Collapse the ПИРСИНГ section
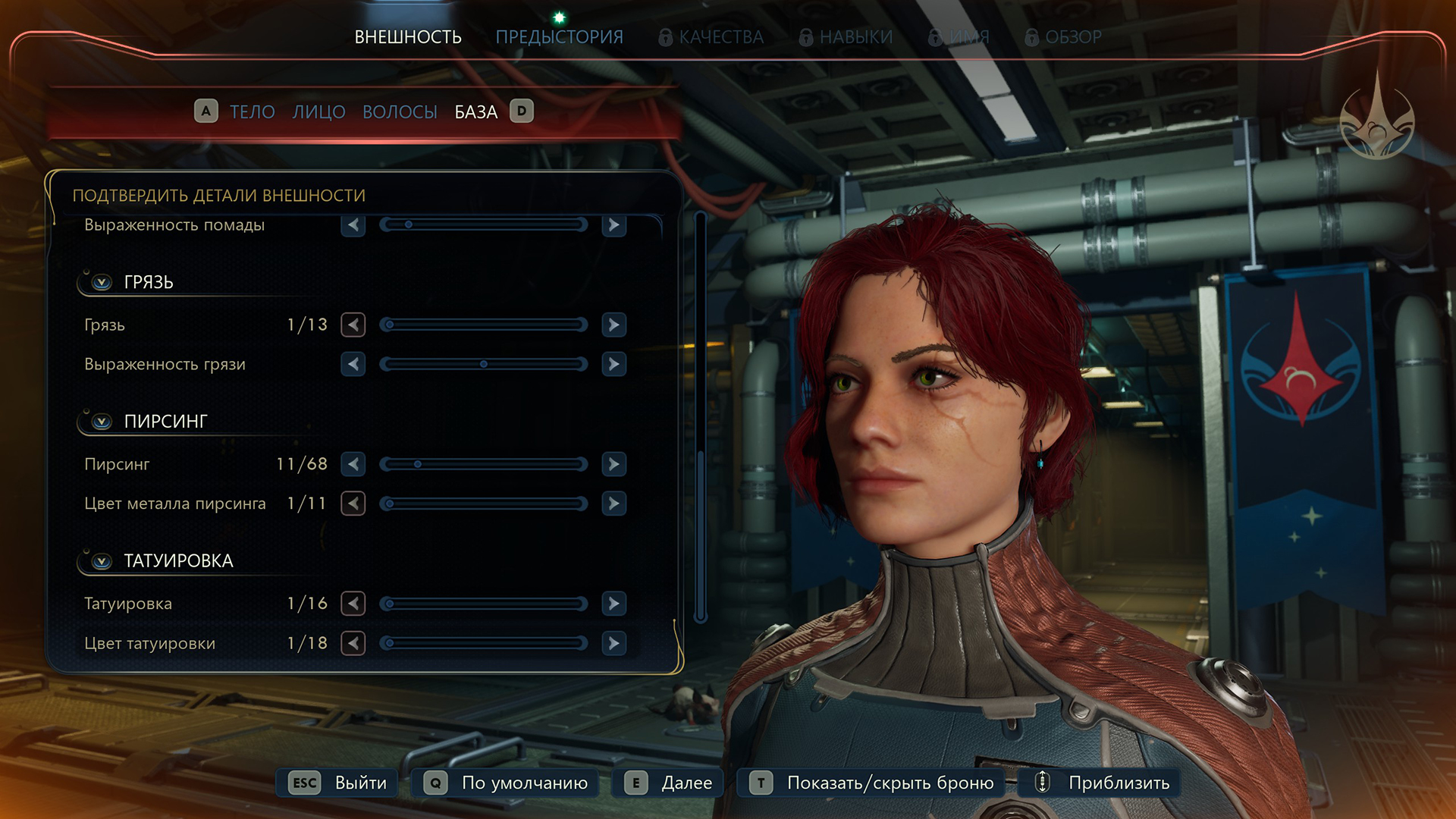Screen dimensions: 1456x819 (102, 422)
